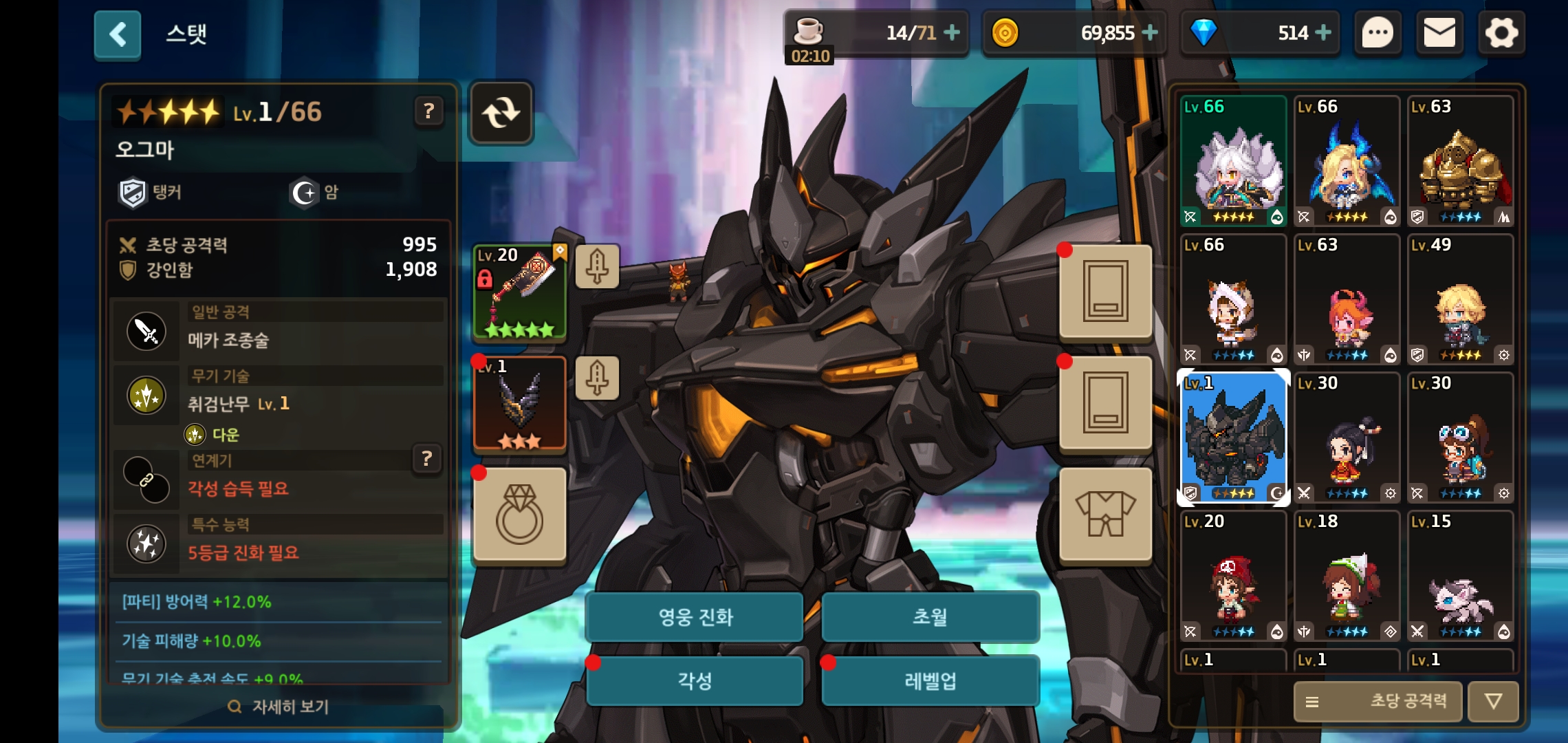Viewport: 1568px width, 743px height.
Task: Add more gold coins
Action: pyautogui.click(x=1150, y=32)
